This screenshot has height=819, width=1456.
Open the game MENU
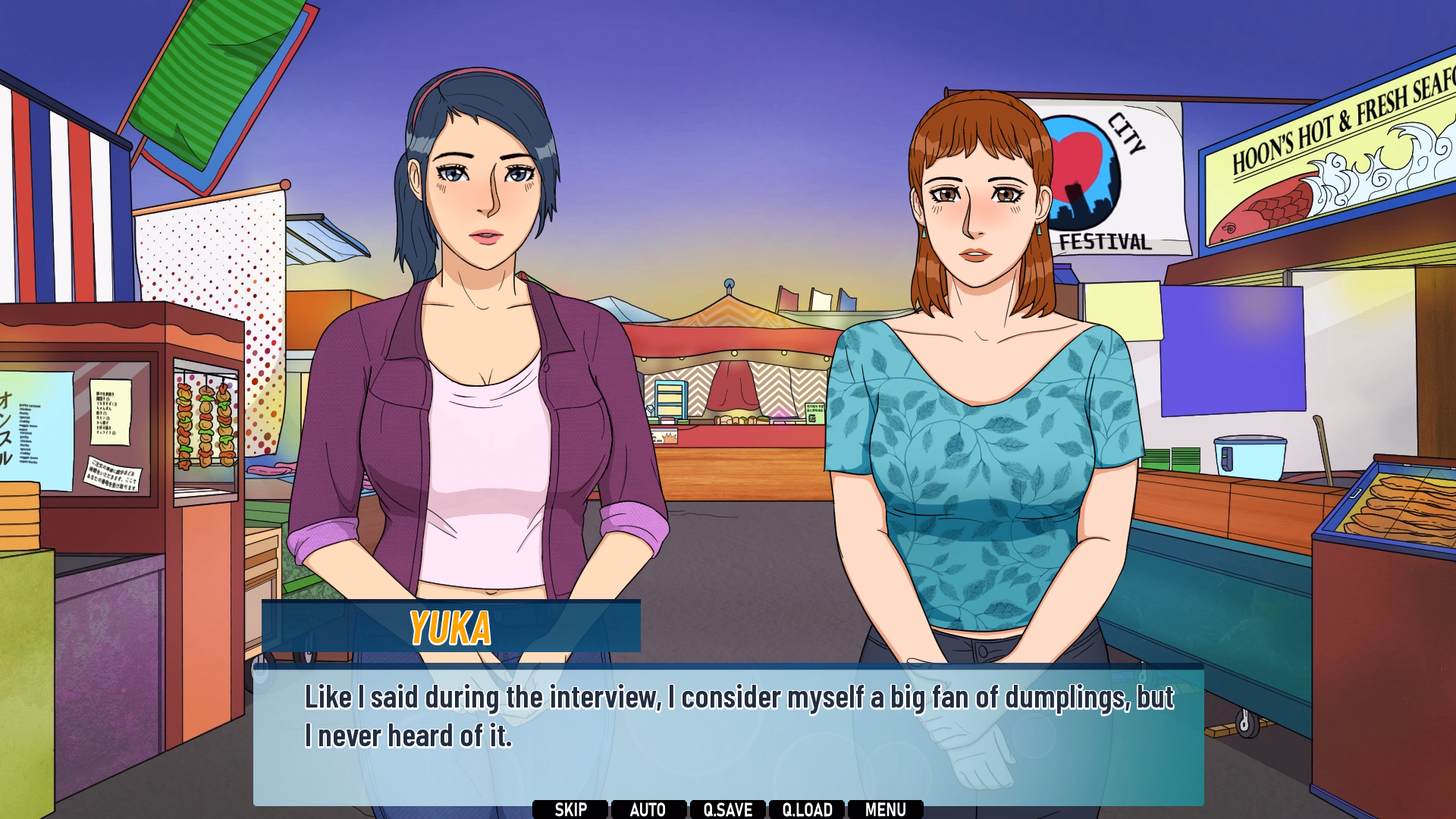click(885, 809)
